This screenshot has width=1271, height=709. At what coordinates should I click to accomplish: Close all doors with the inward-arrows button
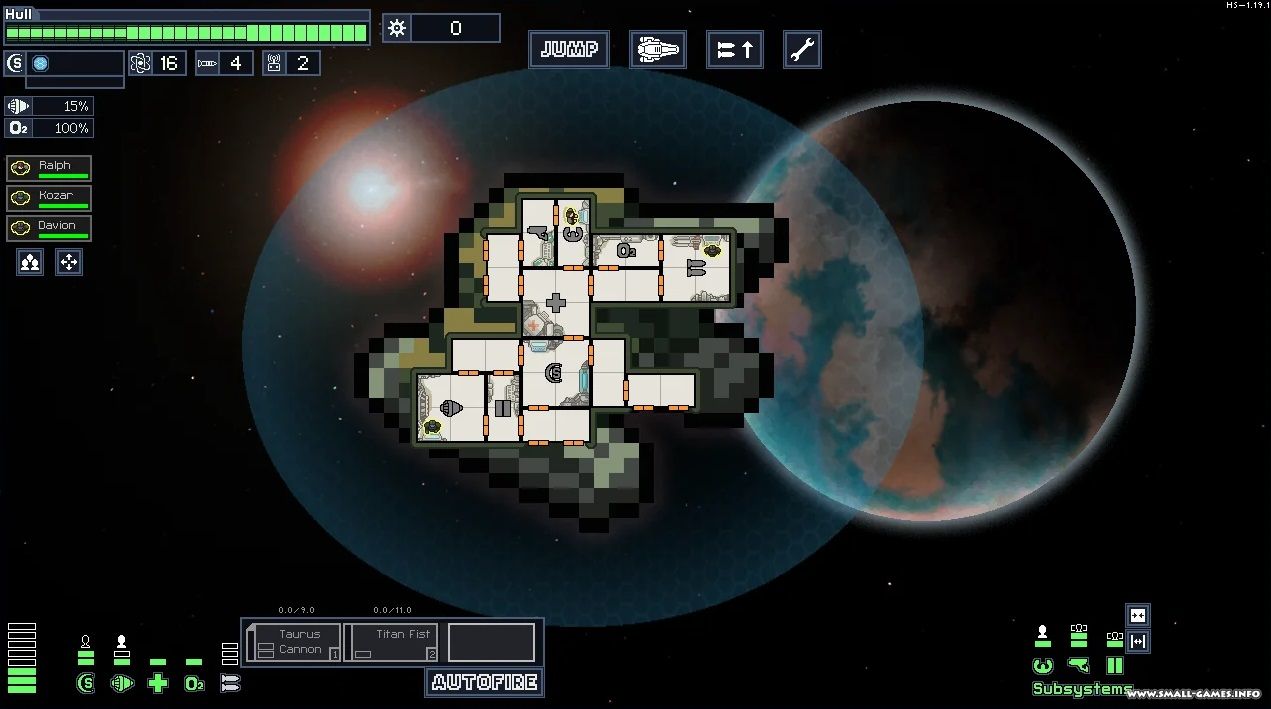tap(1137, 615)
